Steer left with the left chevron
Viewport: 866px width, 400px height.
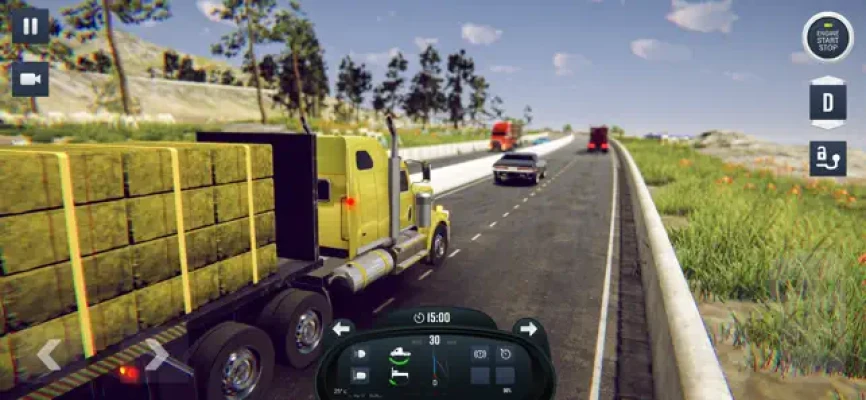tap(49, 353)
